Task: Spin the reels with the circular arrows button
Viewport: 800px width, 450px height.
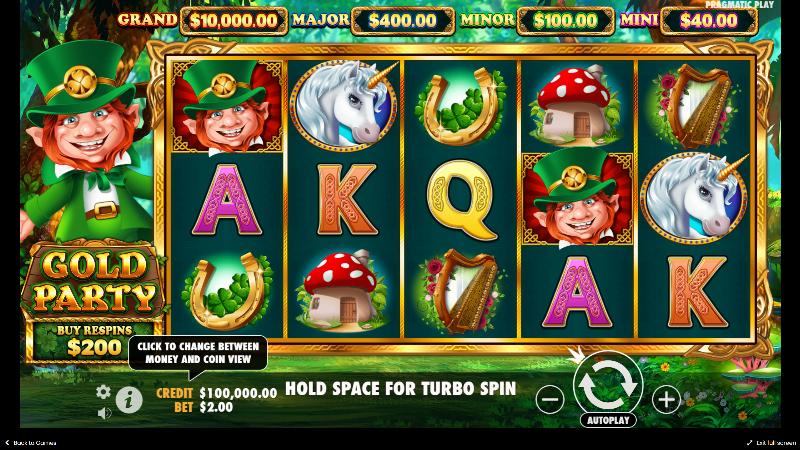Action: 607,383
